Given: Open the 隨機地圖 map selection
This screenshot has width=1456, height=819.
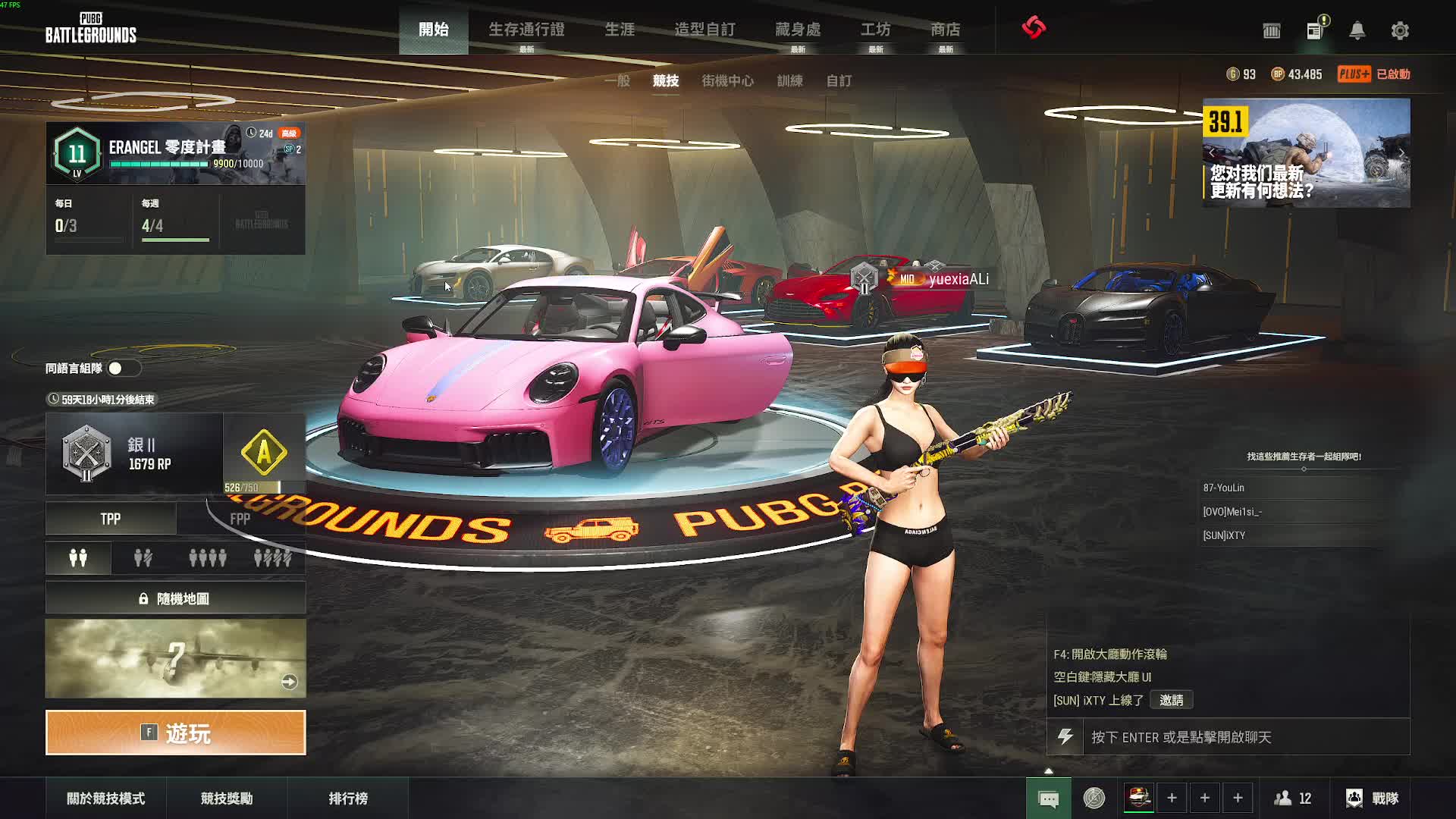Looking at the screenshot, I should coord(176,598).
